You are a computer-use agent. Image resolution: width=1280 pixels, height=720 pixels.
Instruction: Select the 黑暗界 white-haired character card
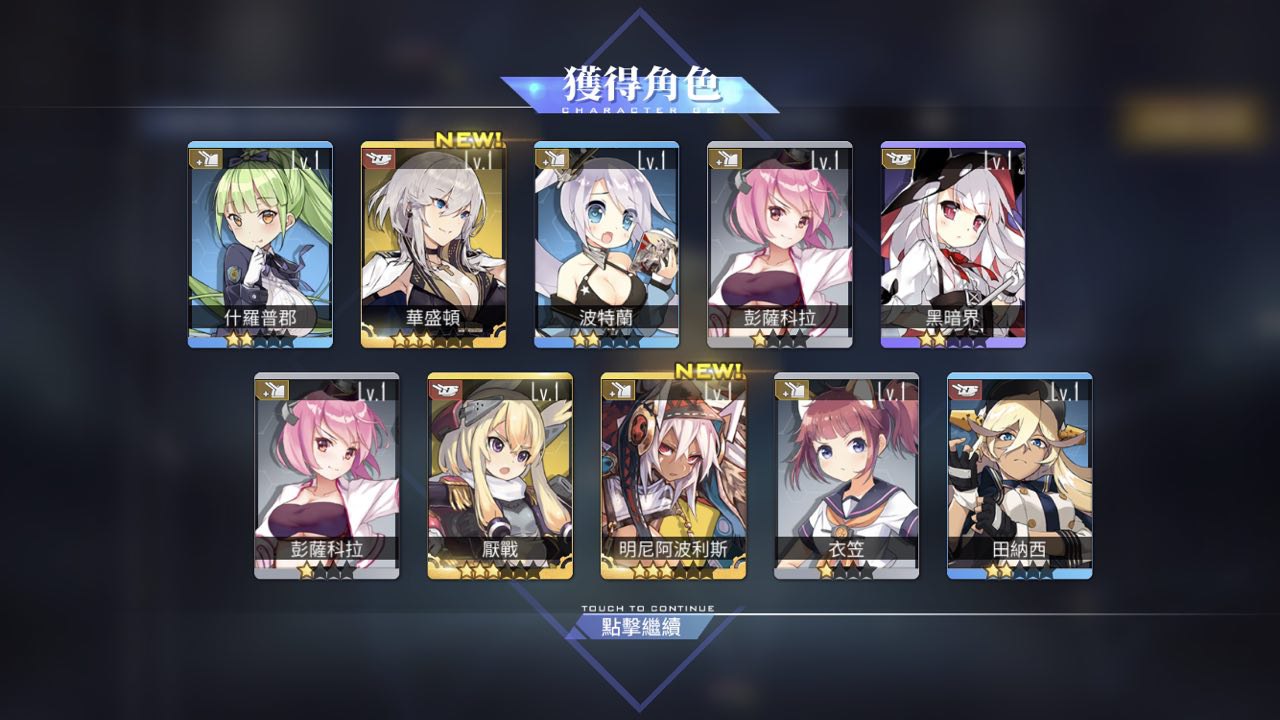(952, 244)
